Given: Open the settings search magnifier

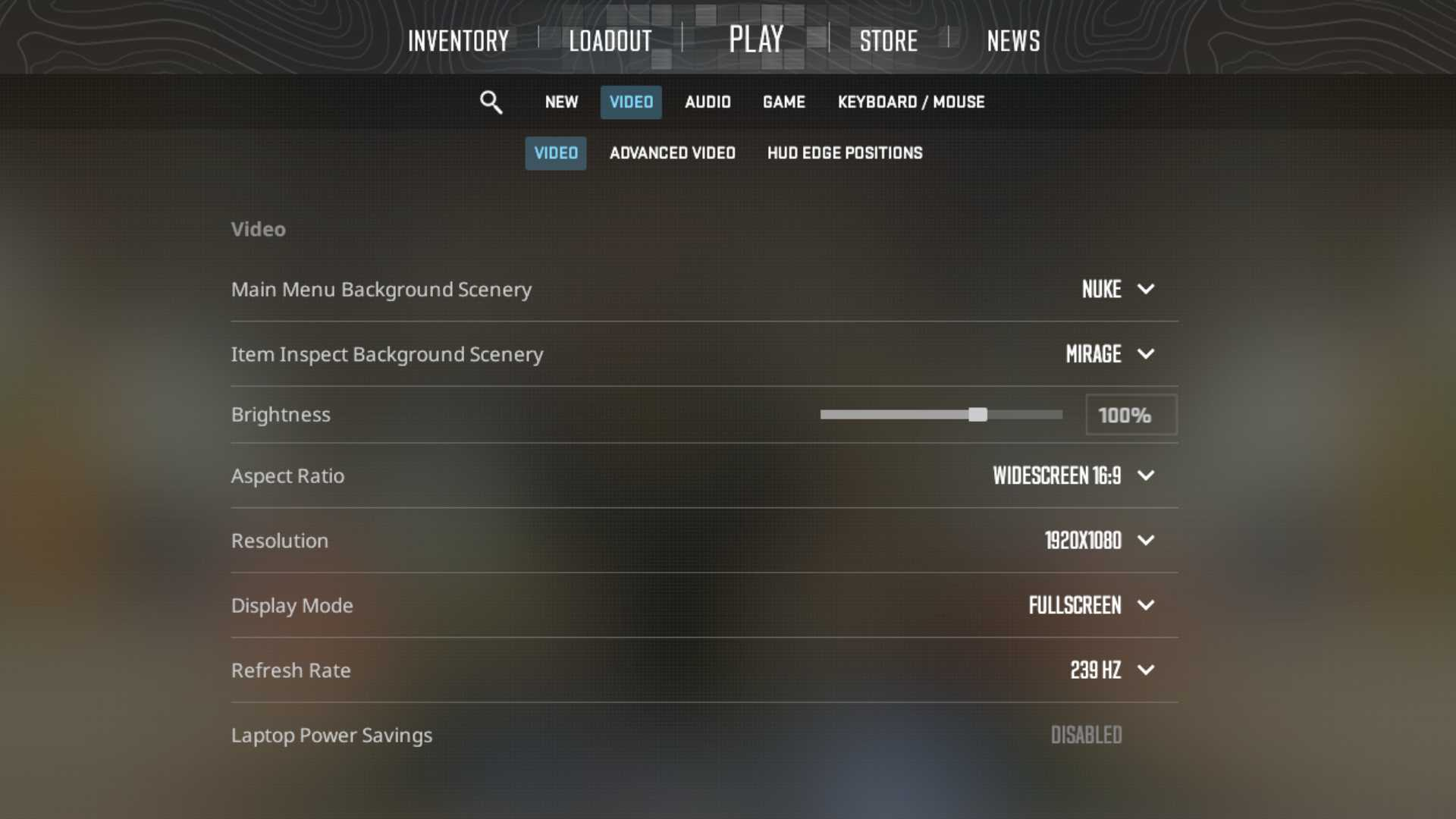Looking at the screenshot, I should coord(491,102).
